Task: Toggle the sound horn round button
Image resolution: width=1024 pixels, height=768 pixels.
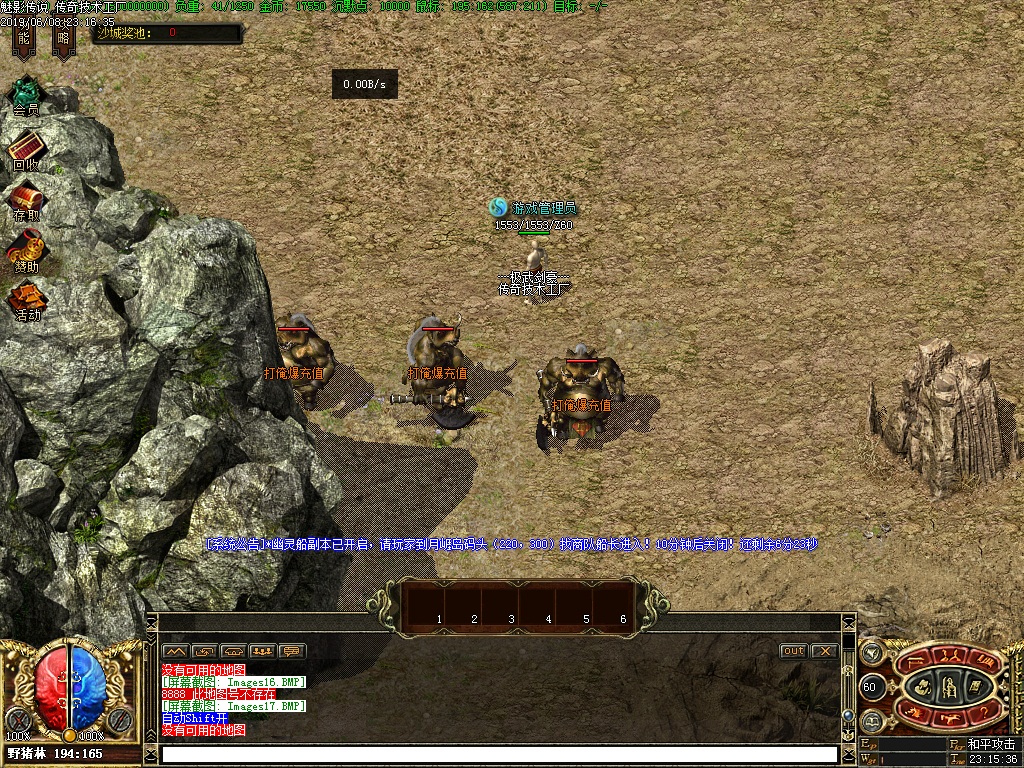Action: [x=871, y=652]
